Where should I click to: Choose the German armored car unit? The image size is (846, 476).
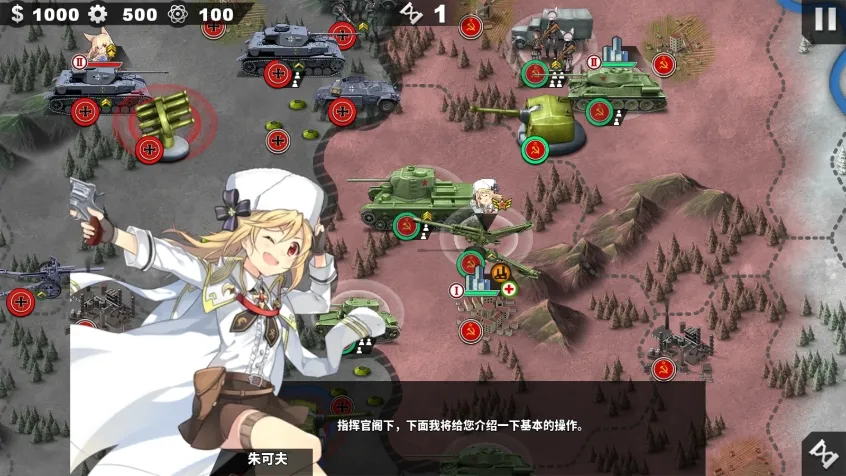point(357,94)
